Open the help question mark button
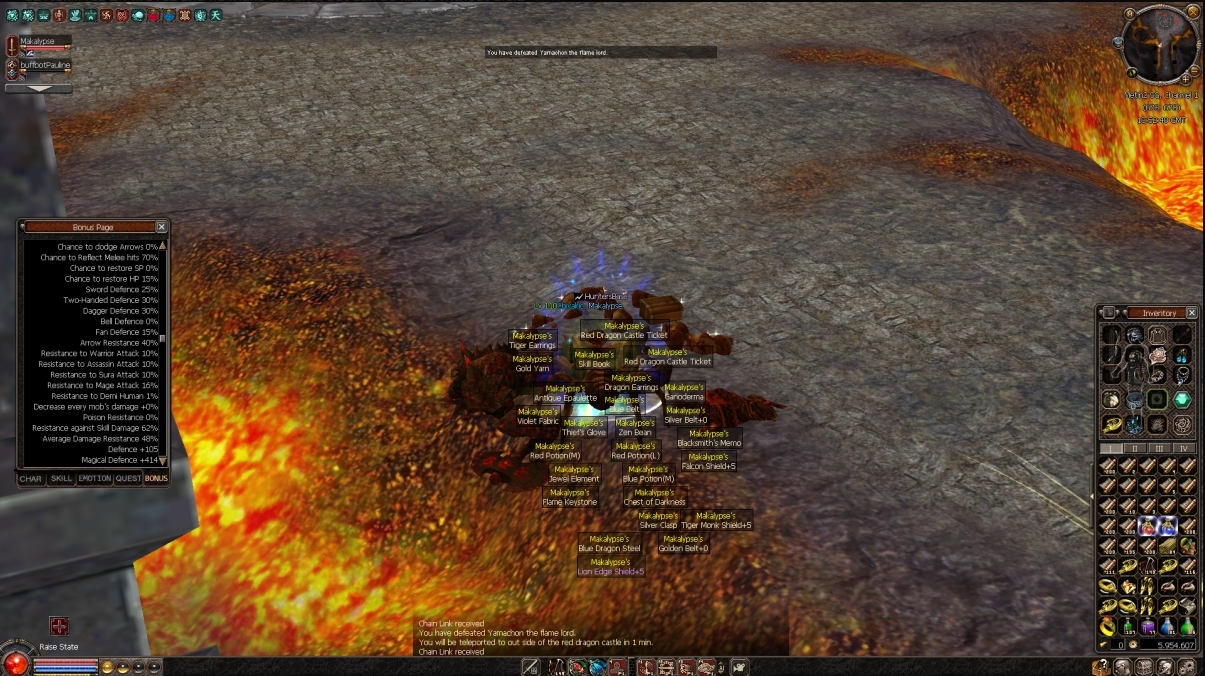The width and height of the screenshot is (1205, 676). [1101, 666]
